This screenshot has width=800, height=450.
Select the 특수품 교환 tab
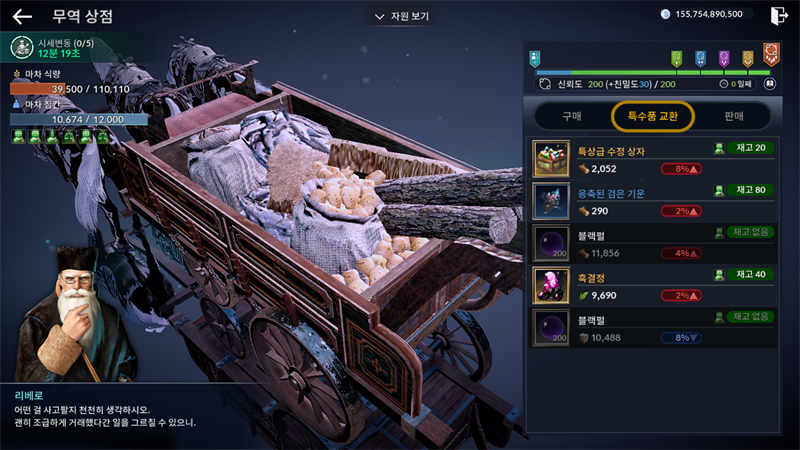tap(653, 116)
